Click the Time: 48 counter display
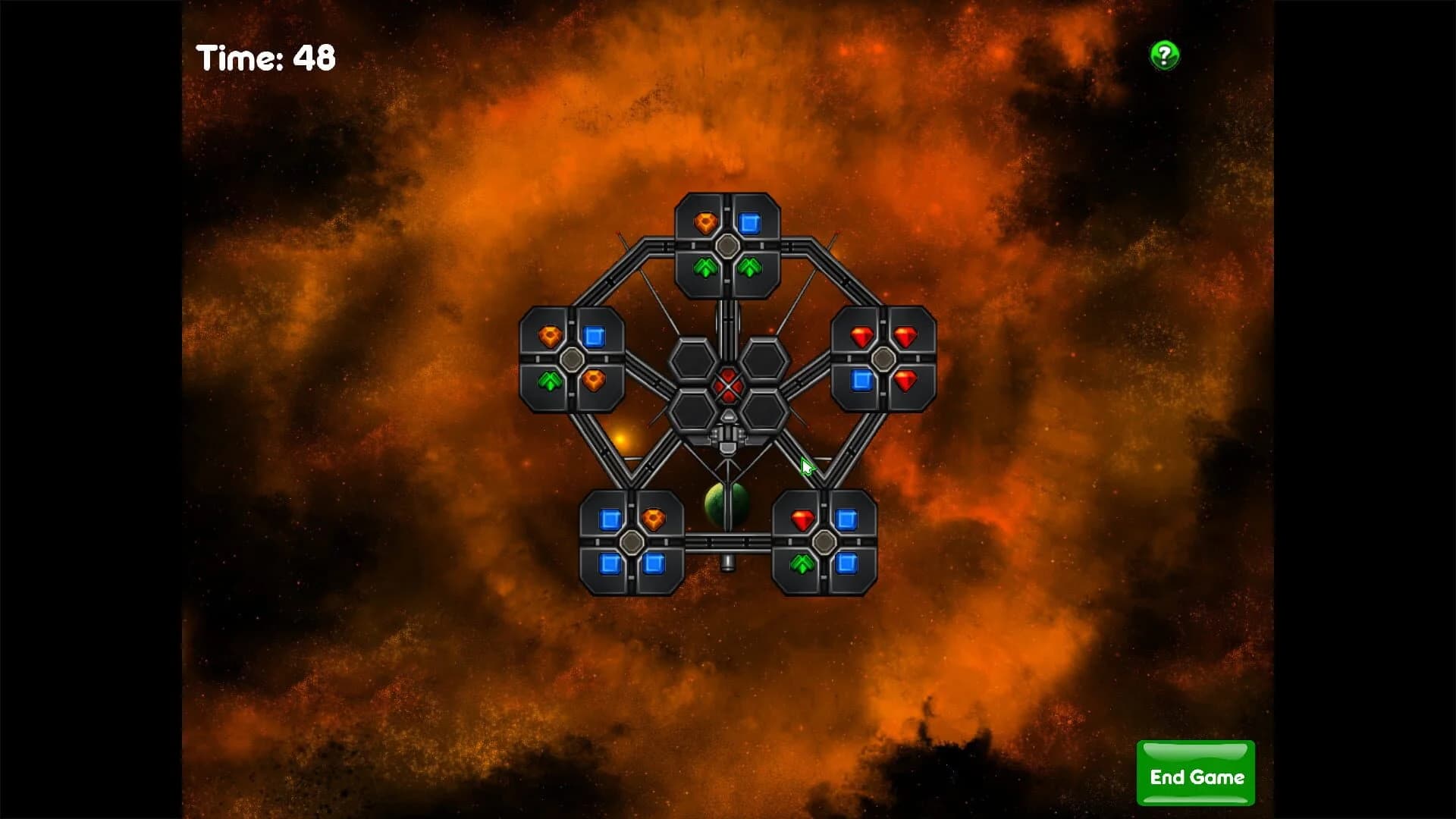The image size is (1456, 819). click(265, 56)
